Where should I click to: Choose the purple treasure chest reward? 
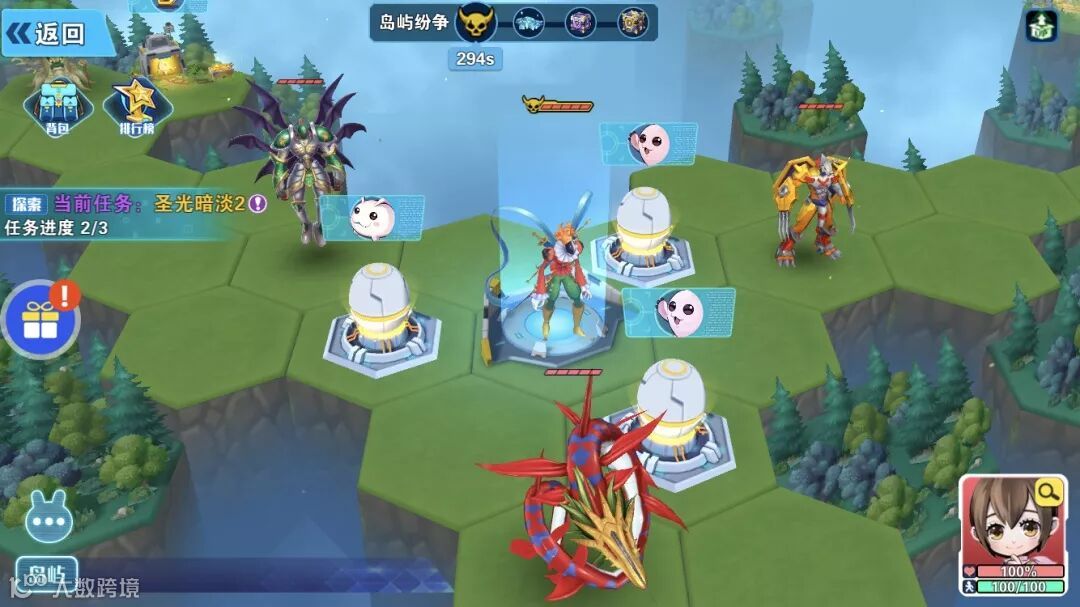pyautogui.click(x=581, y=22)
